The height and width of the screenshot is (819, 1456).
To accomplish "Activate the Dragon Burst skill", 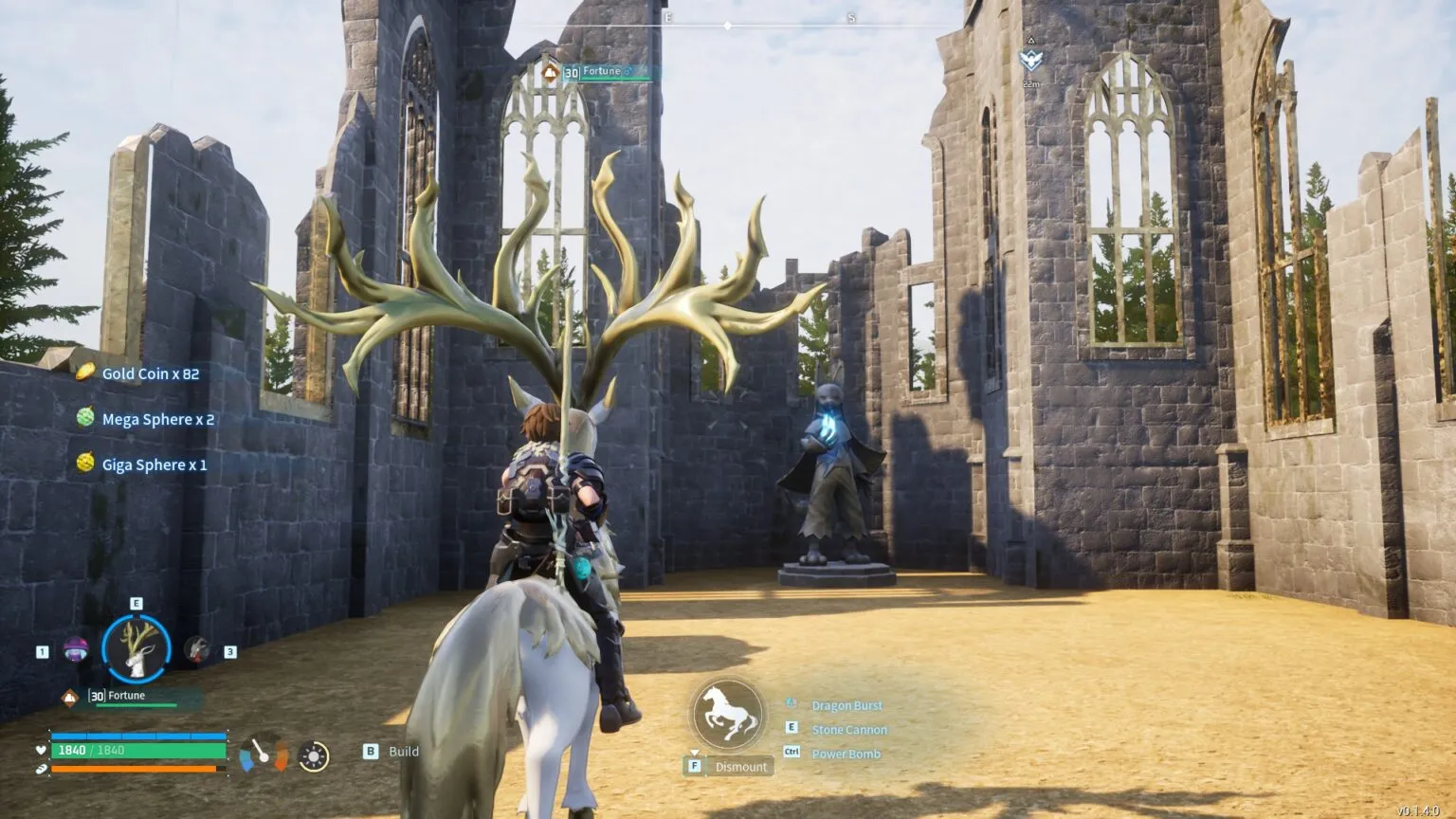I will pos(846,705).
